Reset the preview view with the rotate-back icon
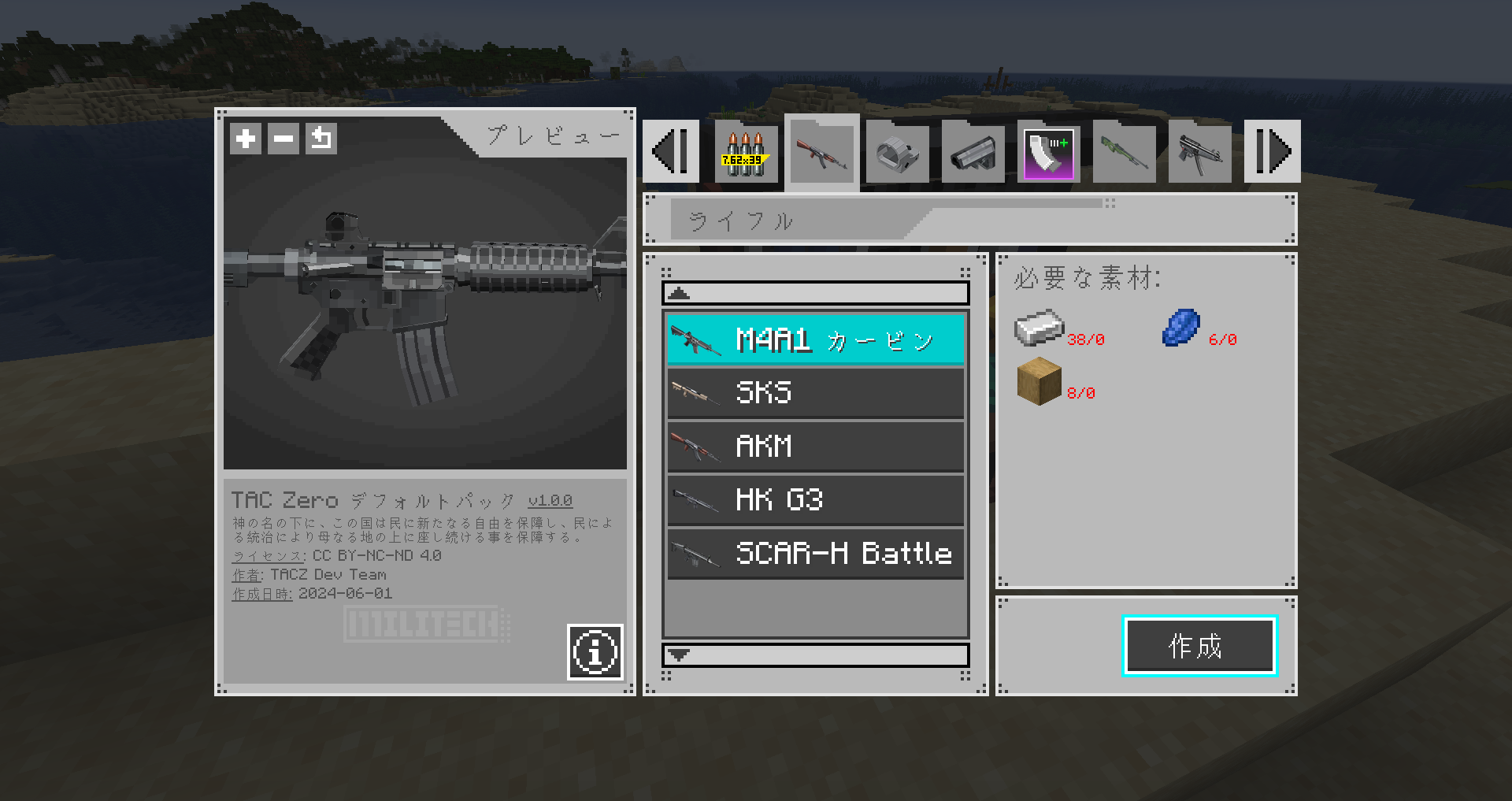 point(321,138)
